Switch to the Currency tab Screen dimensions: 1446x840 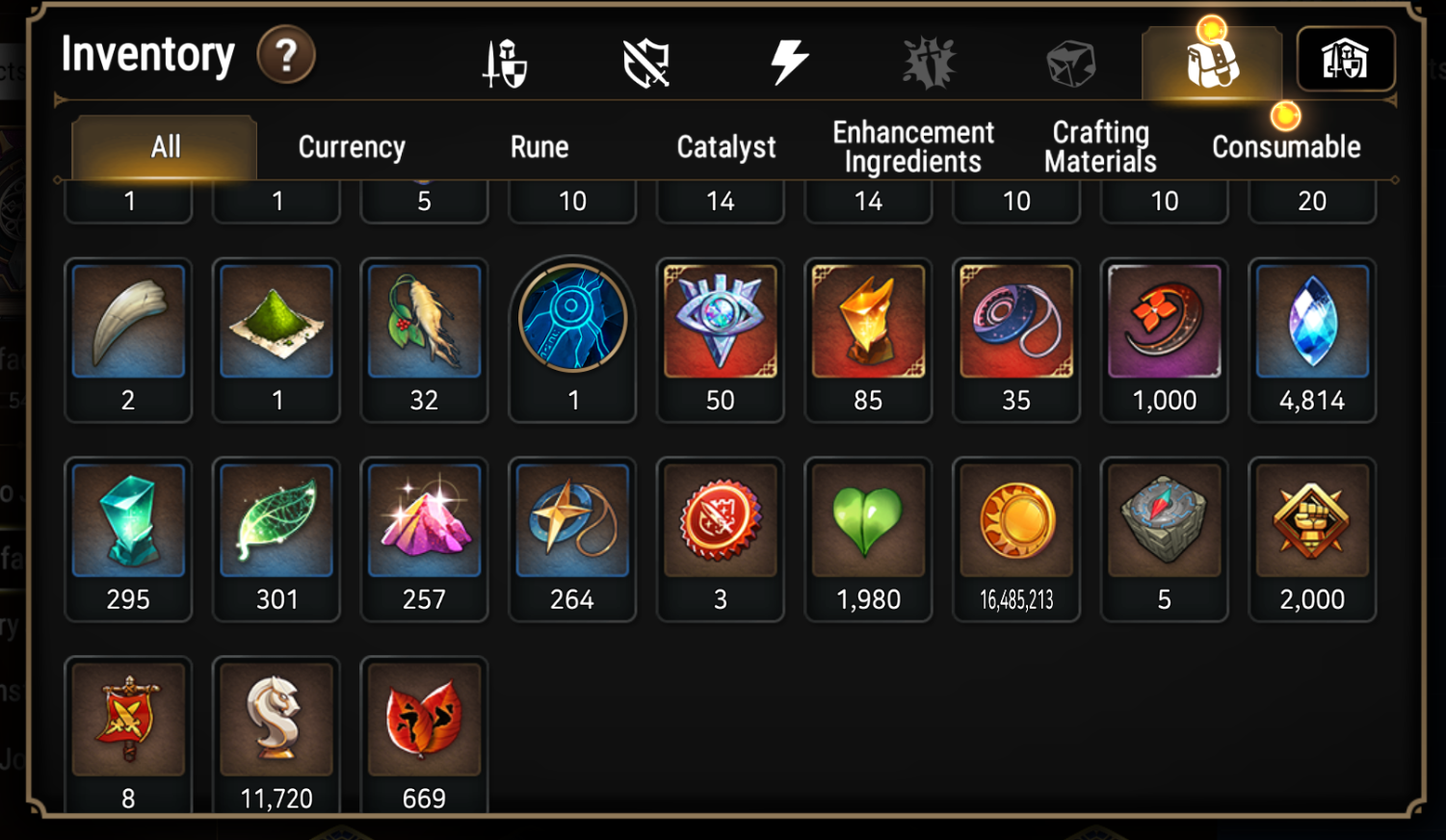[x=352, y=146]
